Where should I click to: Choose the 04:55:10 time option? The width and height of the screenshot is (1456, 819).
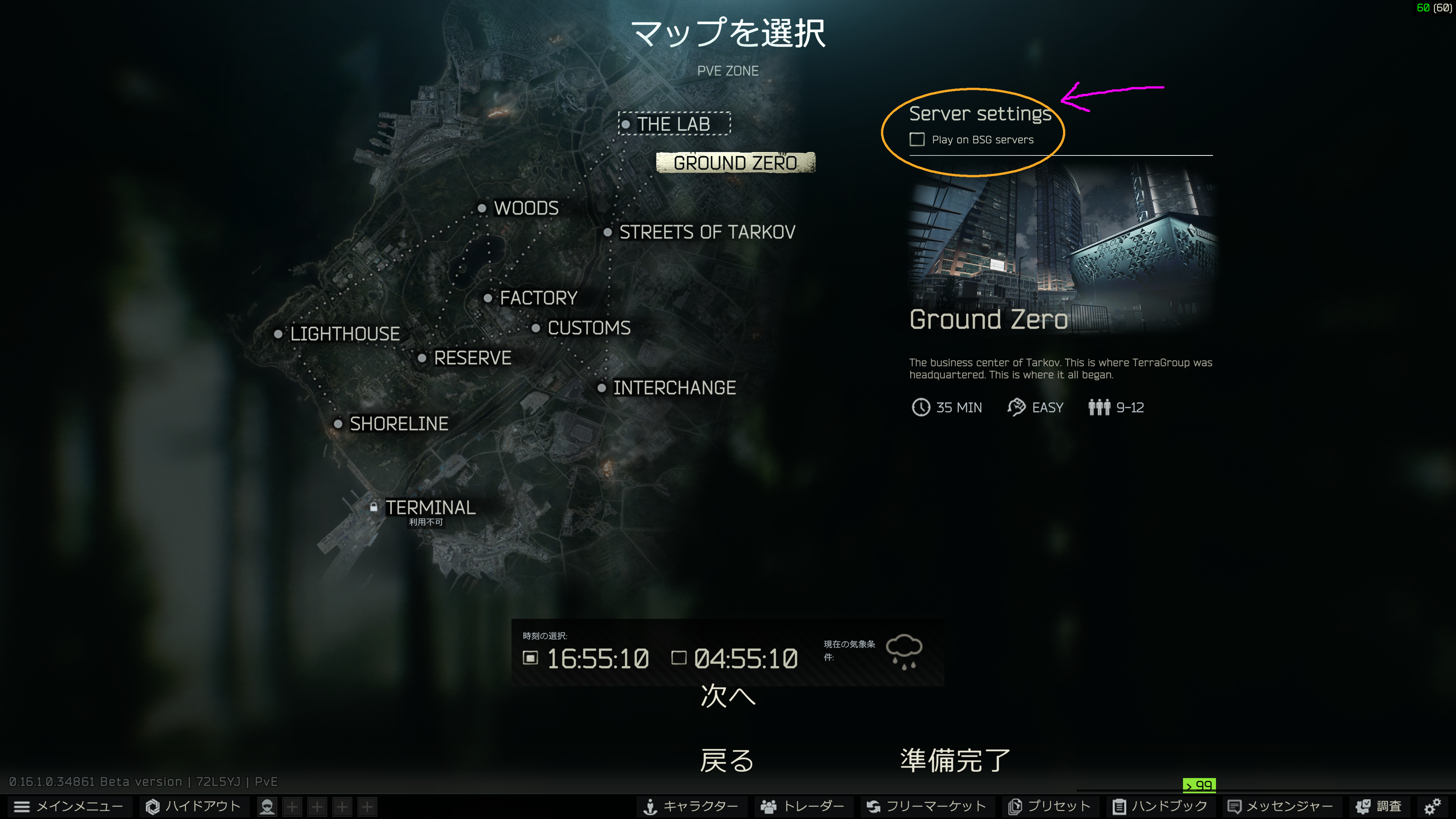click(x=679, y=658)
